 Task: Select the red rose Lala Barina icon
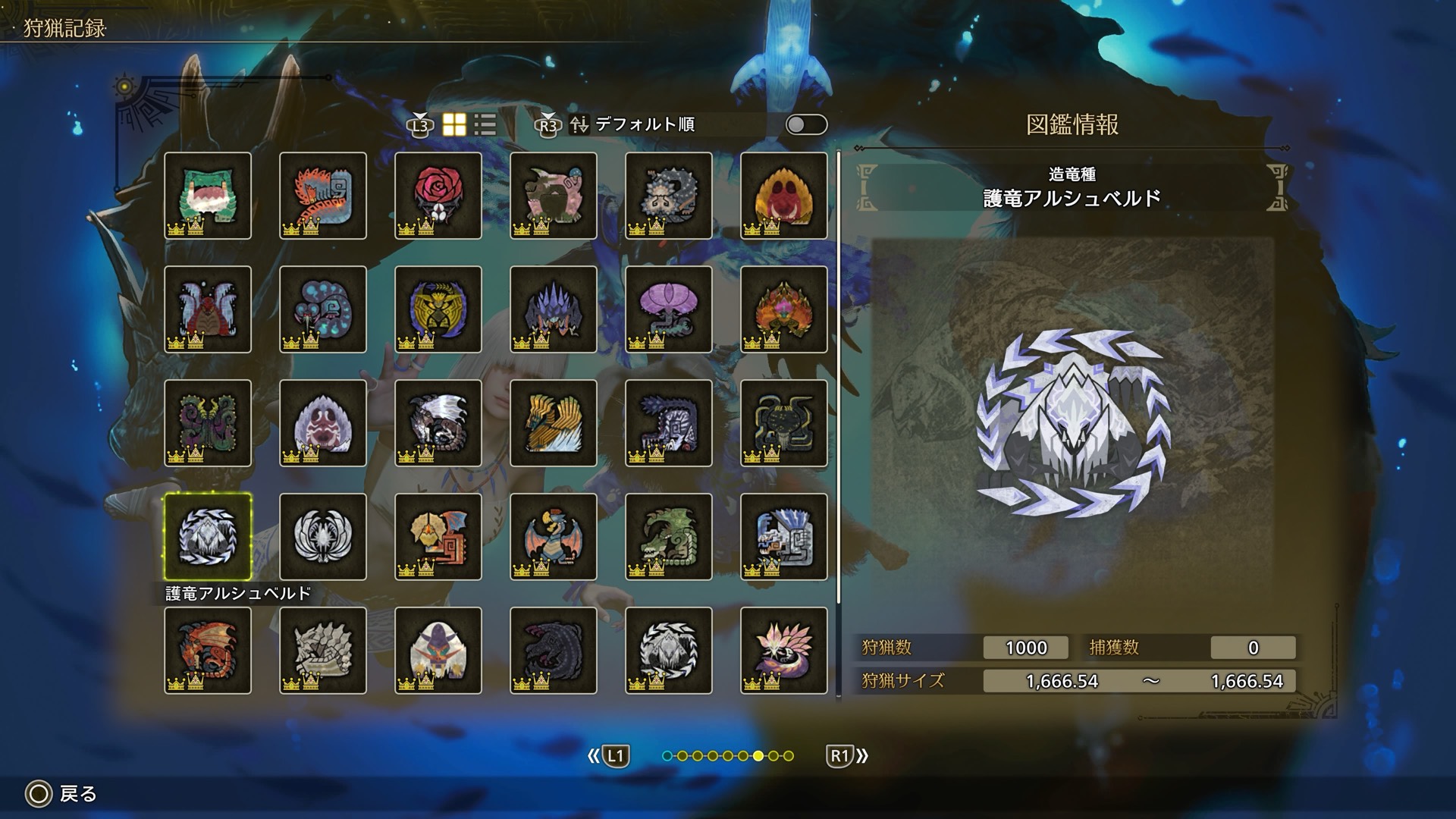438,196
